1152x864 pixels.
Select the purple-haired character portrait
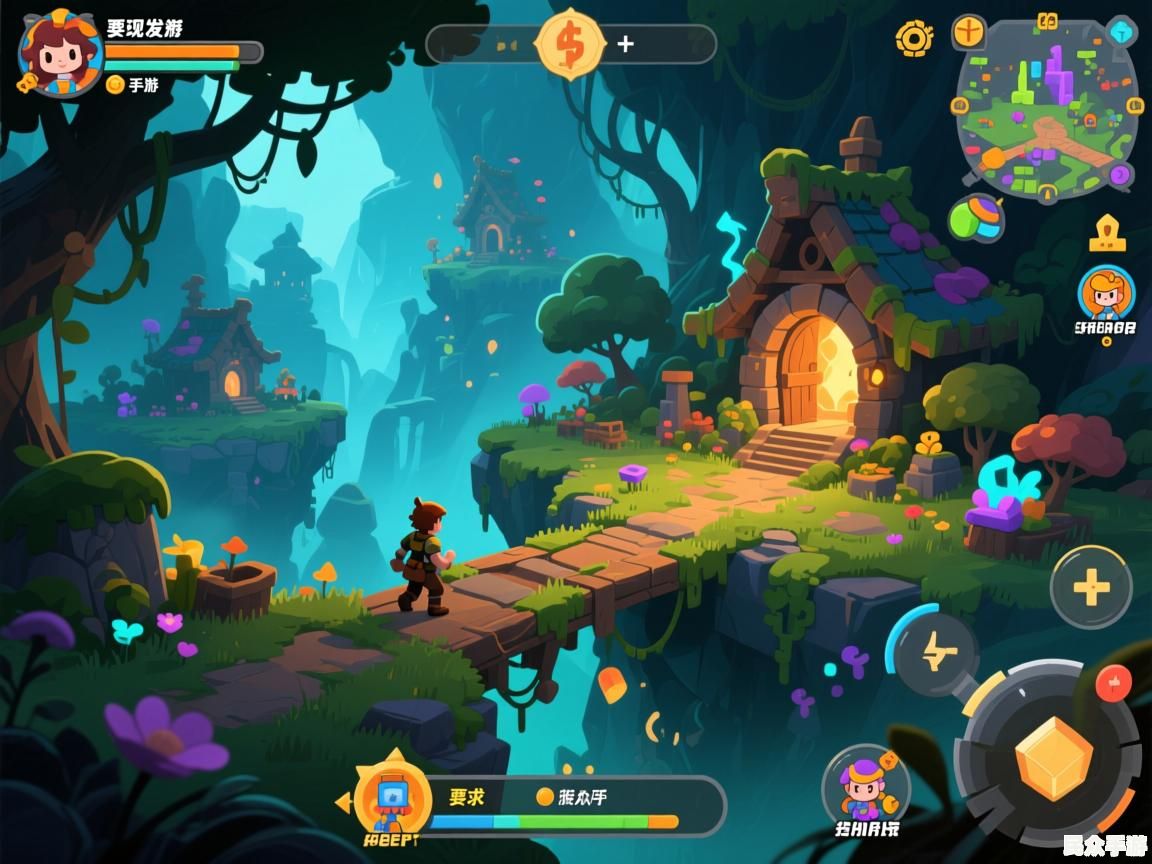click(x=865, y=785)
